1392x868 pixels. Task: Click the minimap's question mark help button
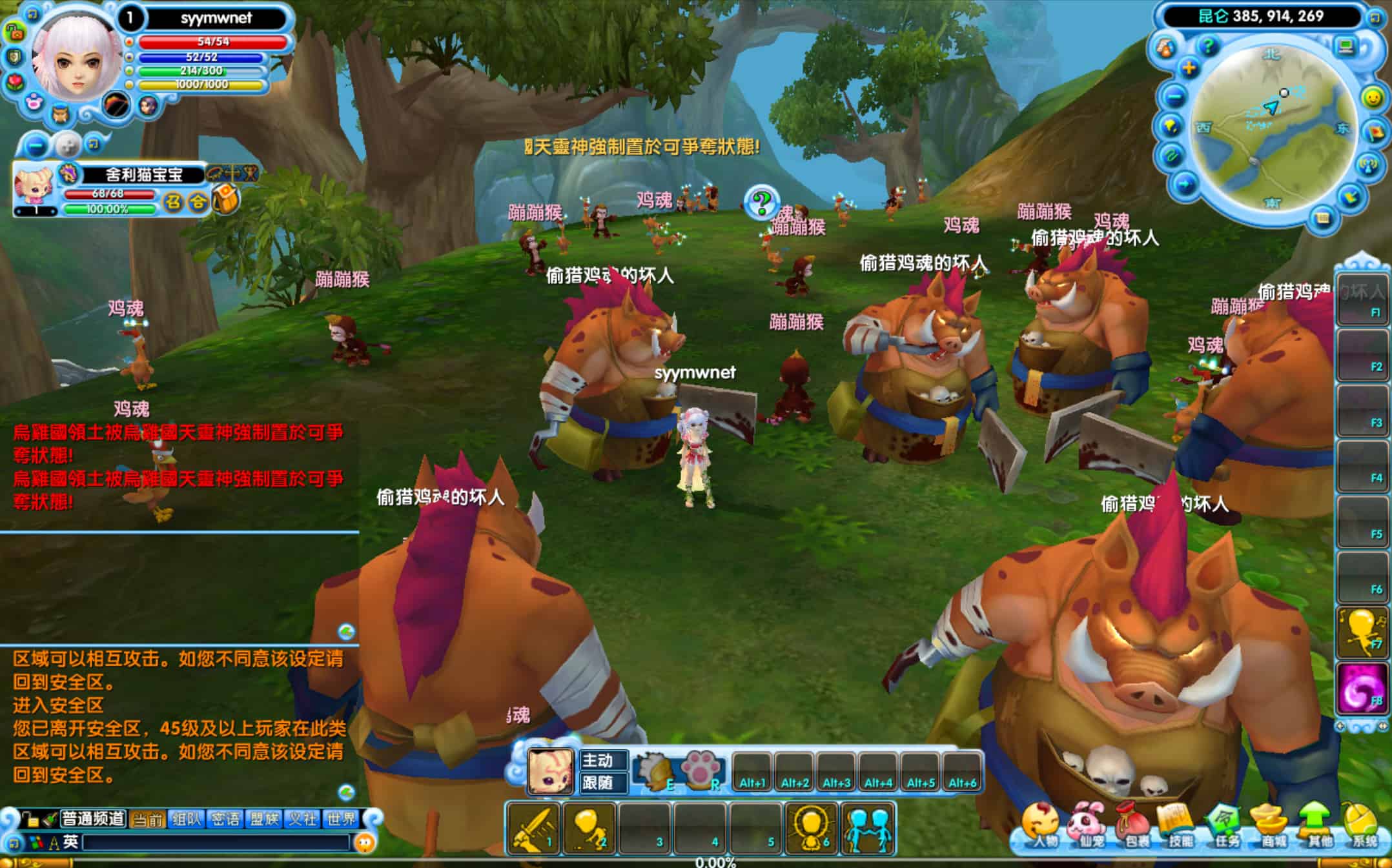tap(1207, 46)
